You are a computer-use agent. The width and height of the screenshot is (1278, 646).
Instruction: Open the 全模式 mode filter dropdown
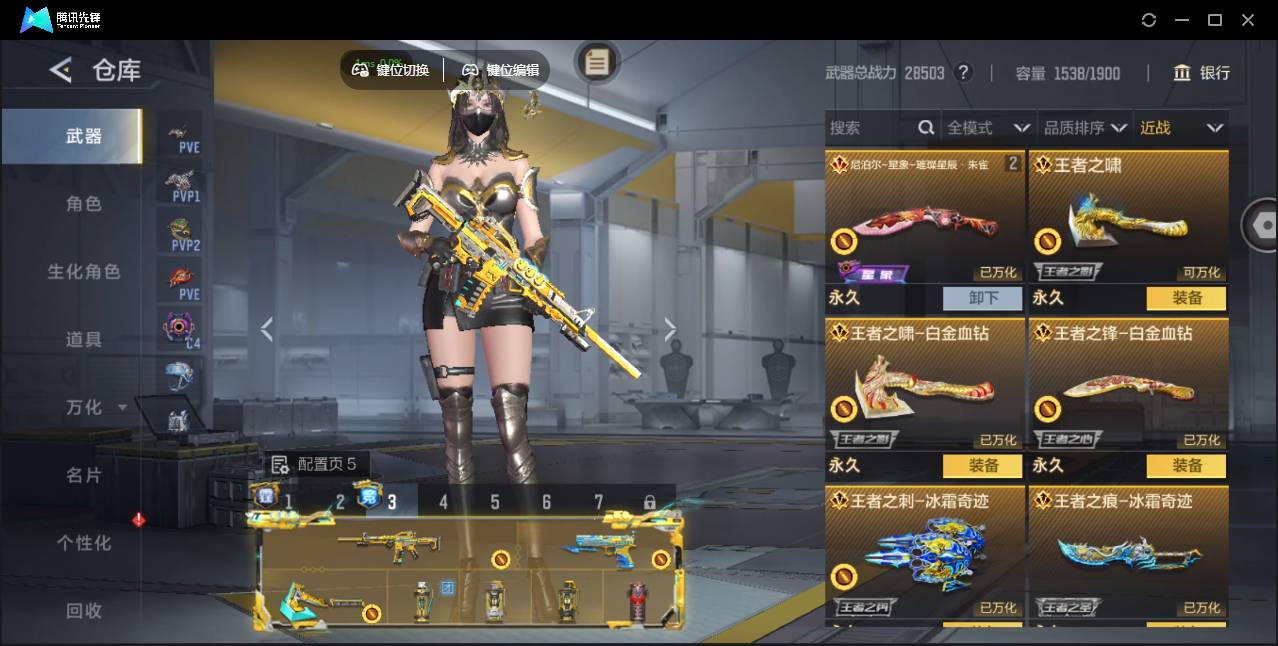click(988, 128)
